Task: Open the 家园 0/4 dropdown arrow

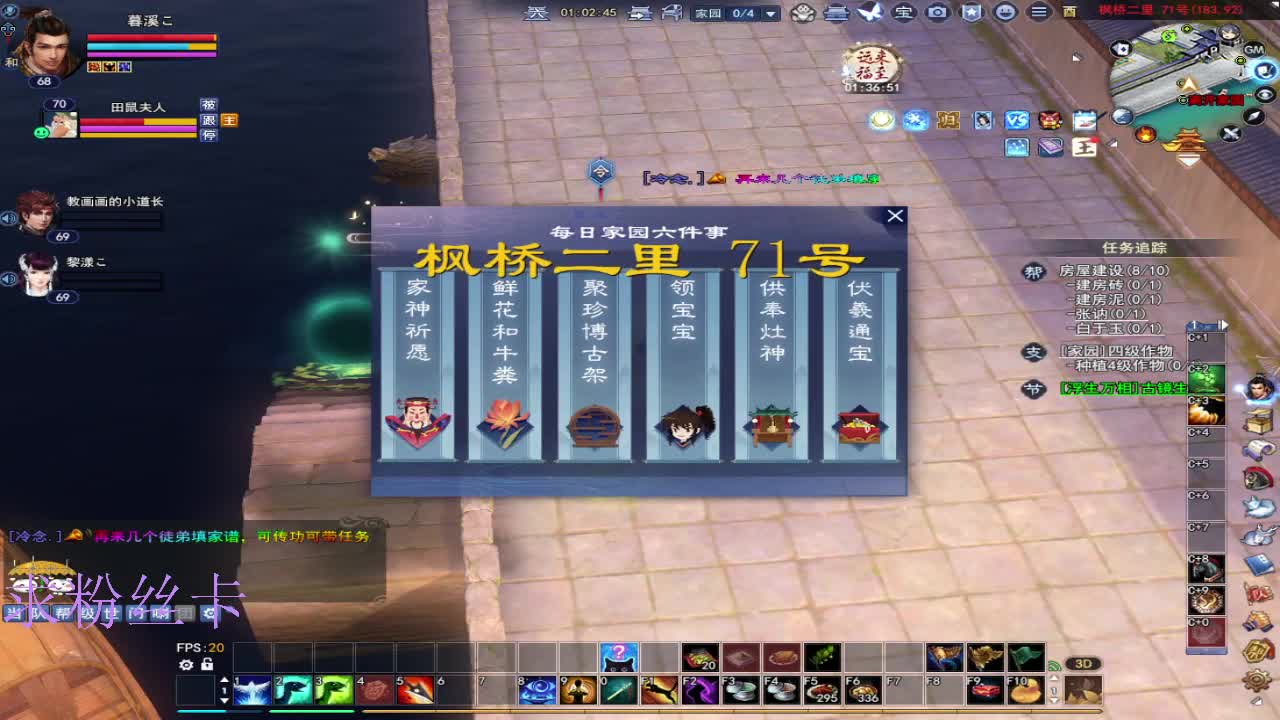Action: click(x=770, y=14)
